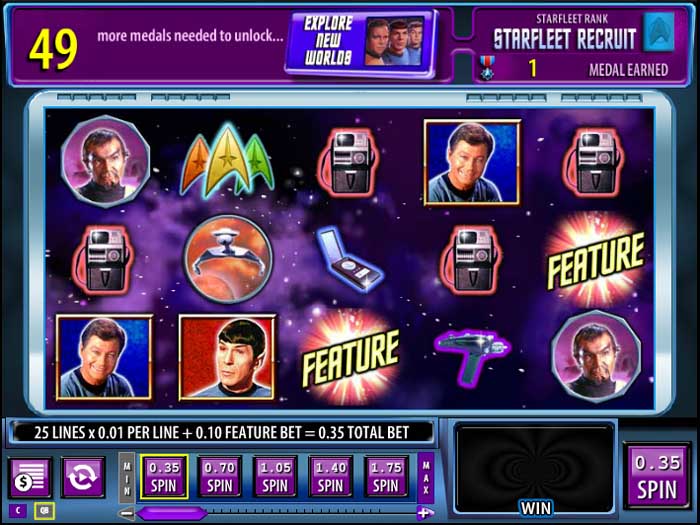
Task: Pick the 1.75 SPIN bet button
Action: coord(385,476)
